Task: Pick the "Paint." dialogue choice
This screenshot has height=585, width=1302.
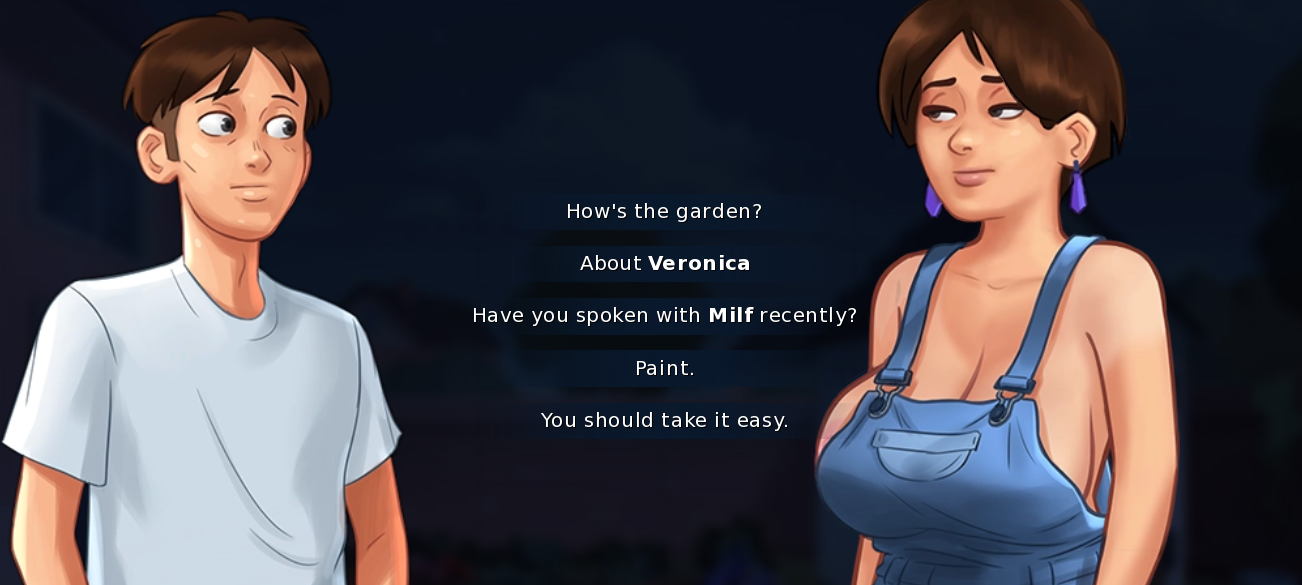Action: 664,368
